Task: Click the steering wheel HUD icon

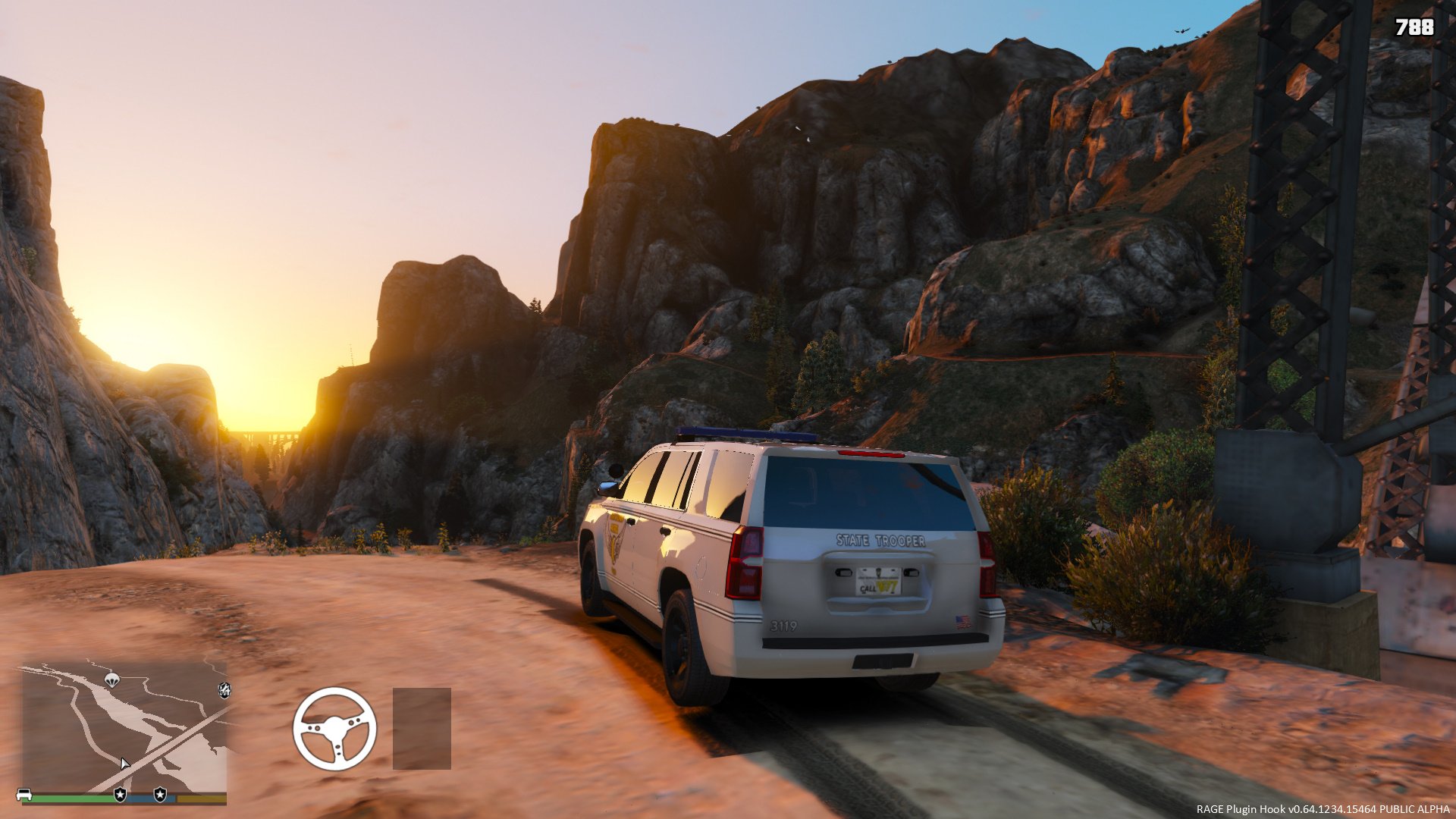Action: [334, 729]
